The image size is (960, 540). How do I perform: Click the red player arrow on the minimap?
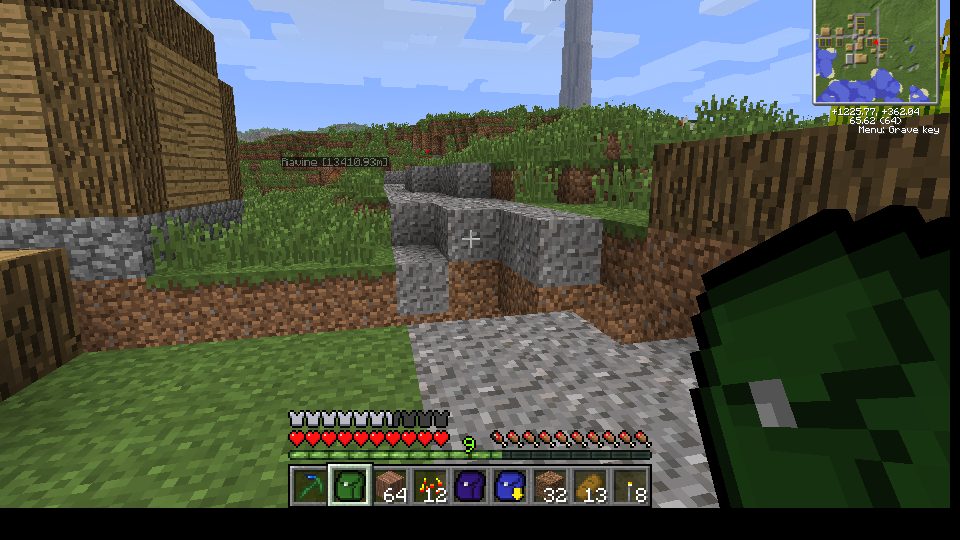point(873,43)
